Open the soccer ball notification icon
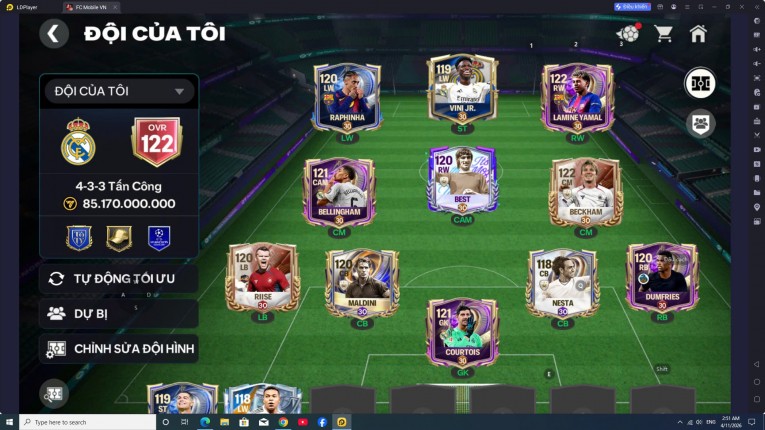The height and width of the screenshot is (430, 765). (x=627, y=34)
